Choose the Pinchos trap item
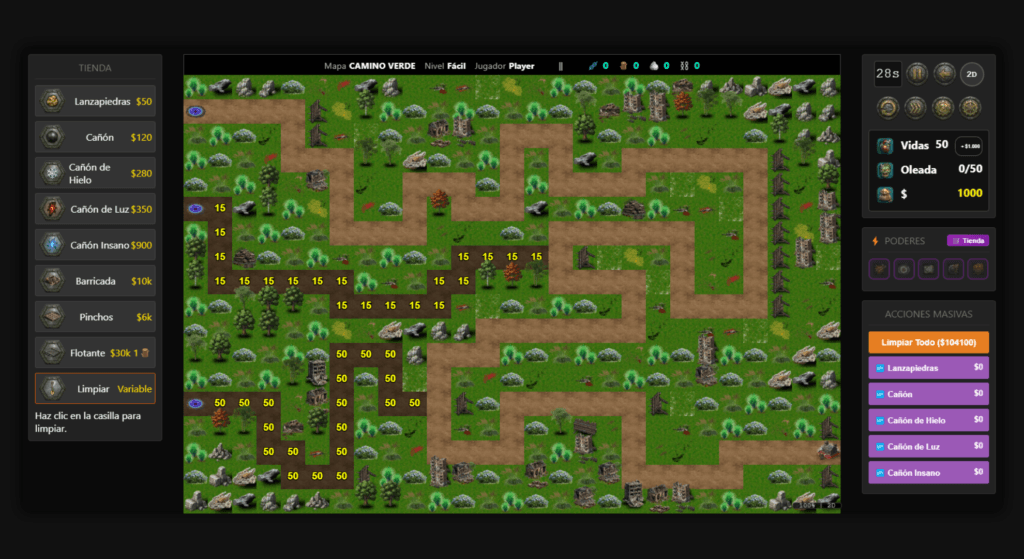This screenshot has height=559, width=1024. click(x=95, y=317)
